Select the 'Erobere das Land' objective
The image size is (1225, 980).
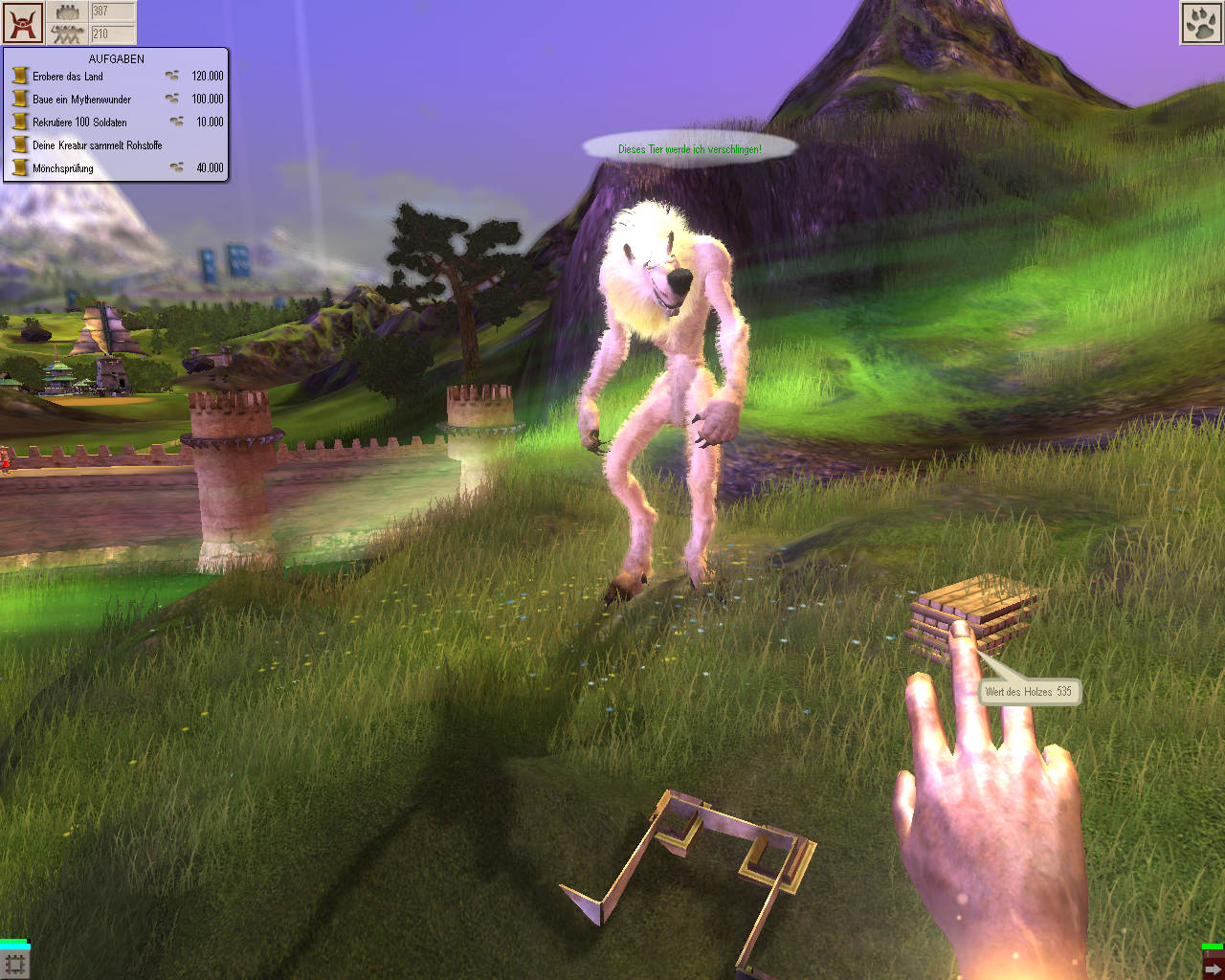[68, 77]
